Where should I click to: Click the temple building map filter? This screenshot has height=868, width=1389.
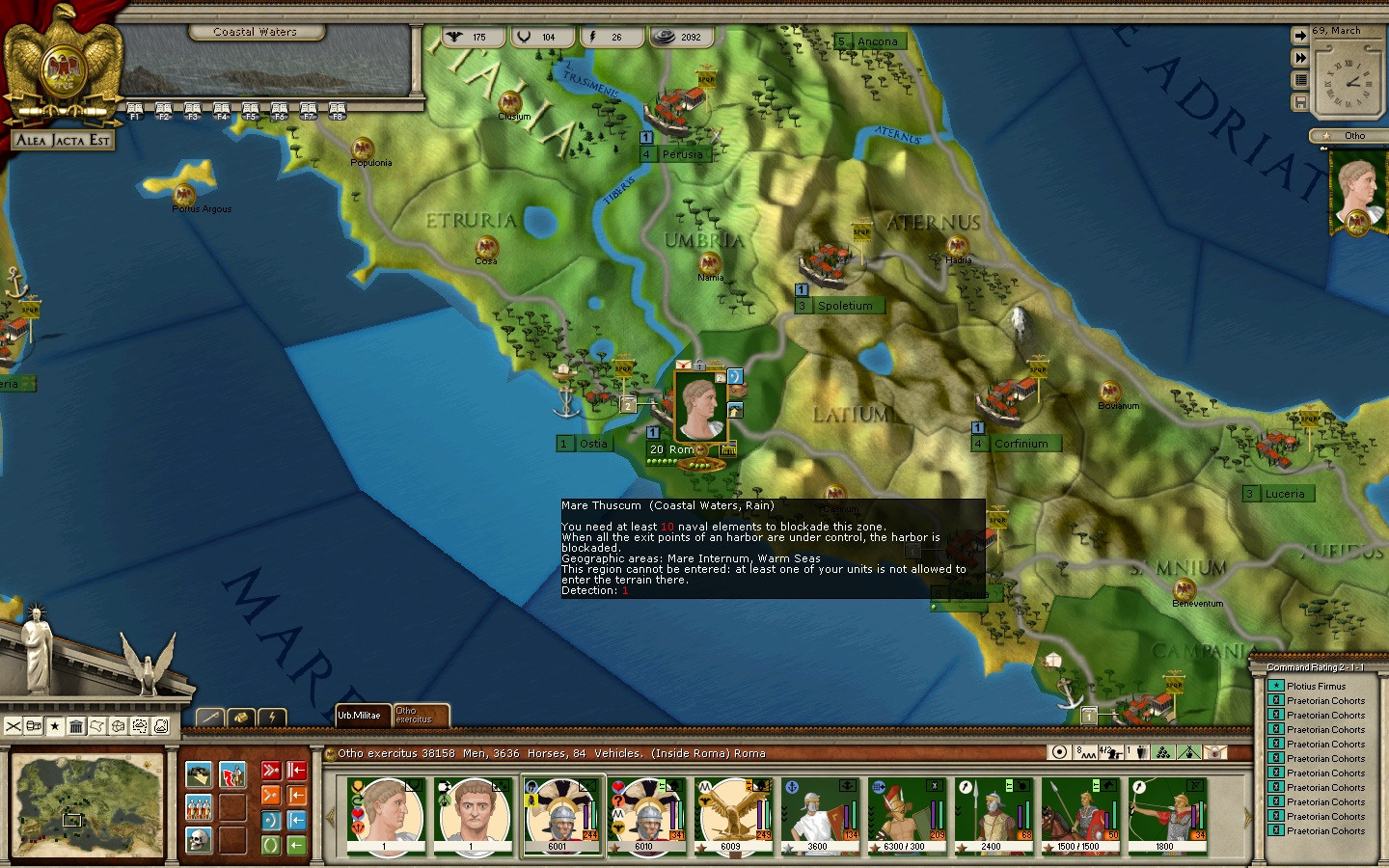click(x=76, y=726)
